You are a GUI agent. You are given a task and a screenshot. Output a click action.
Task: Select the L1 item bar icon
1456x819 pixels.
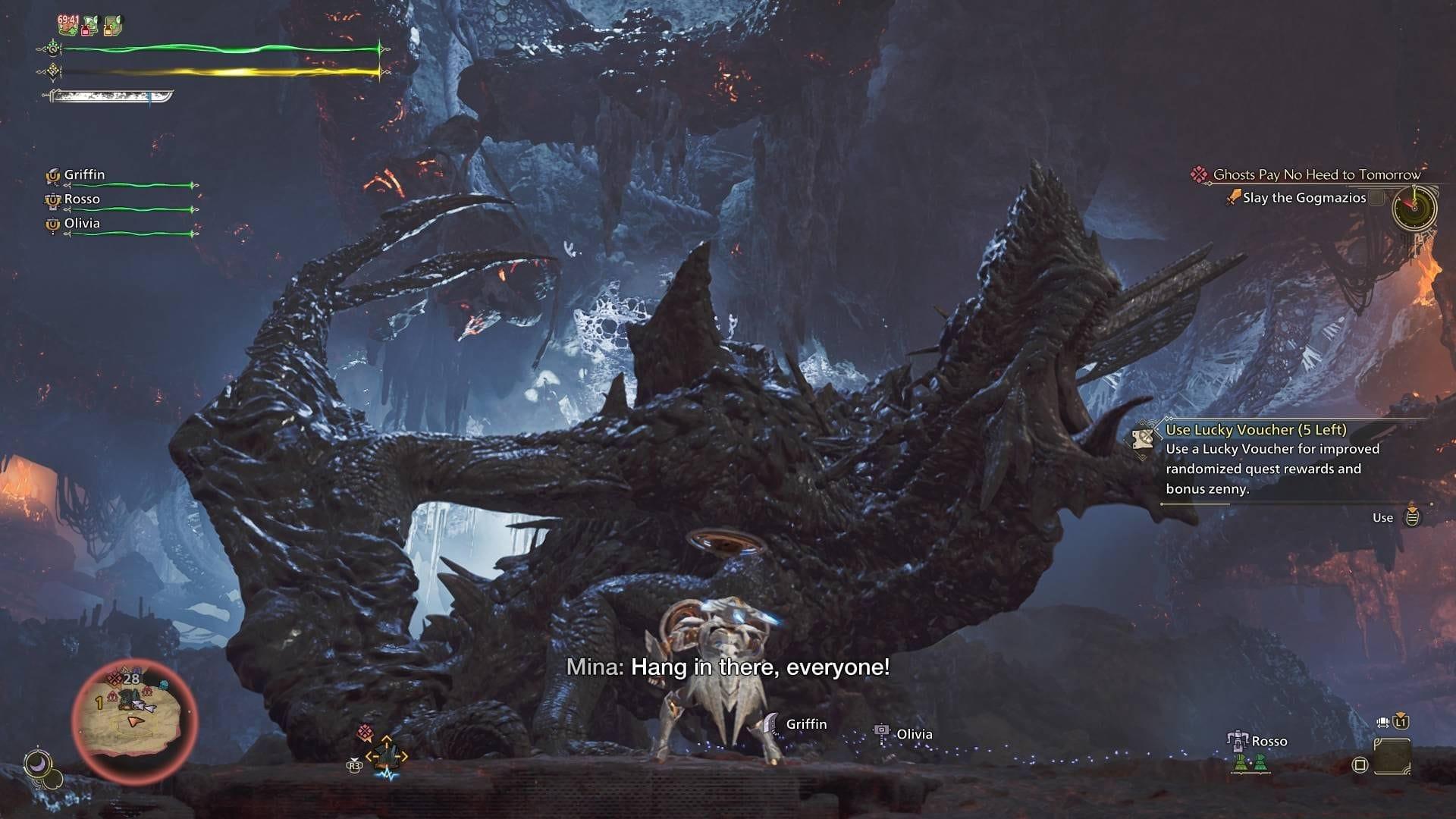click(1401, 722)
